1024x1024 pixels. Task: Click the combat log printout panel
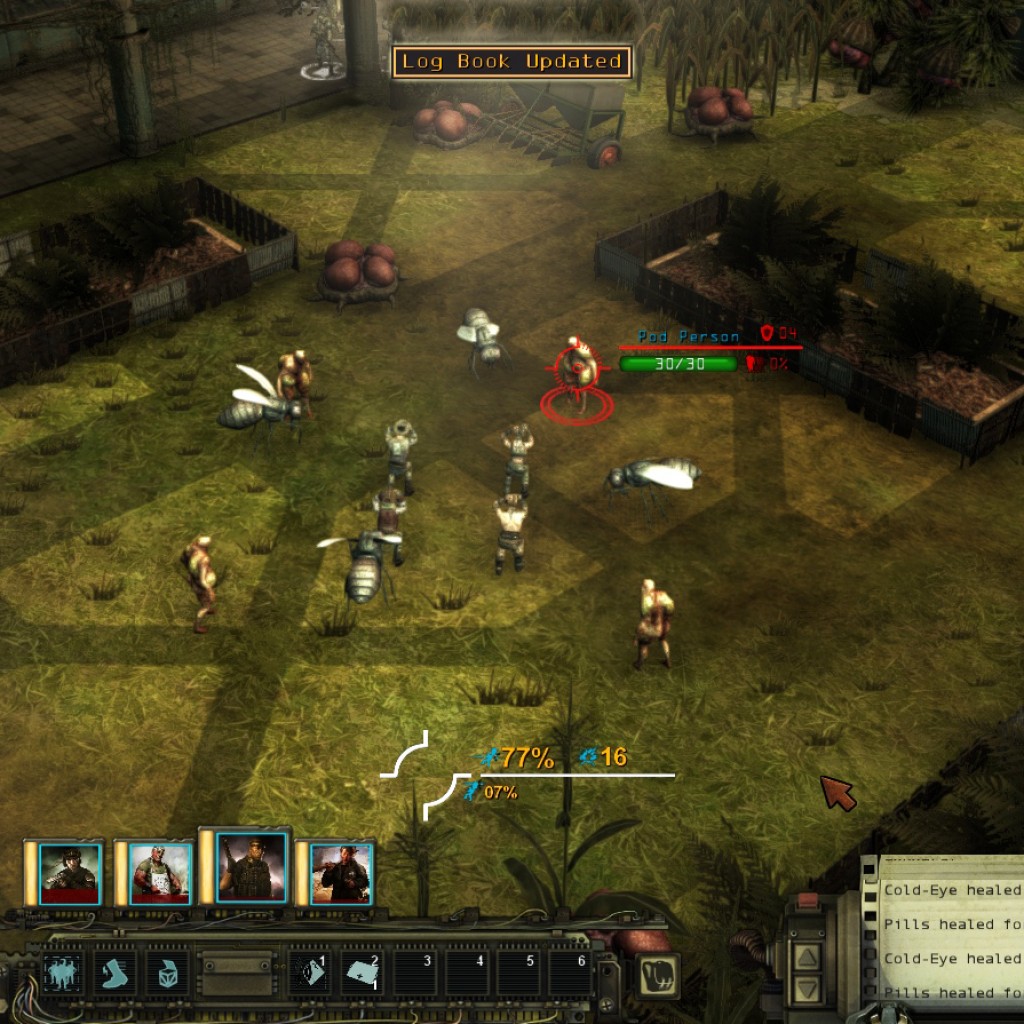(950, 940)
